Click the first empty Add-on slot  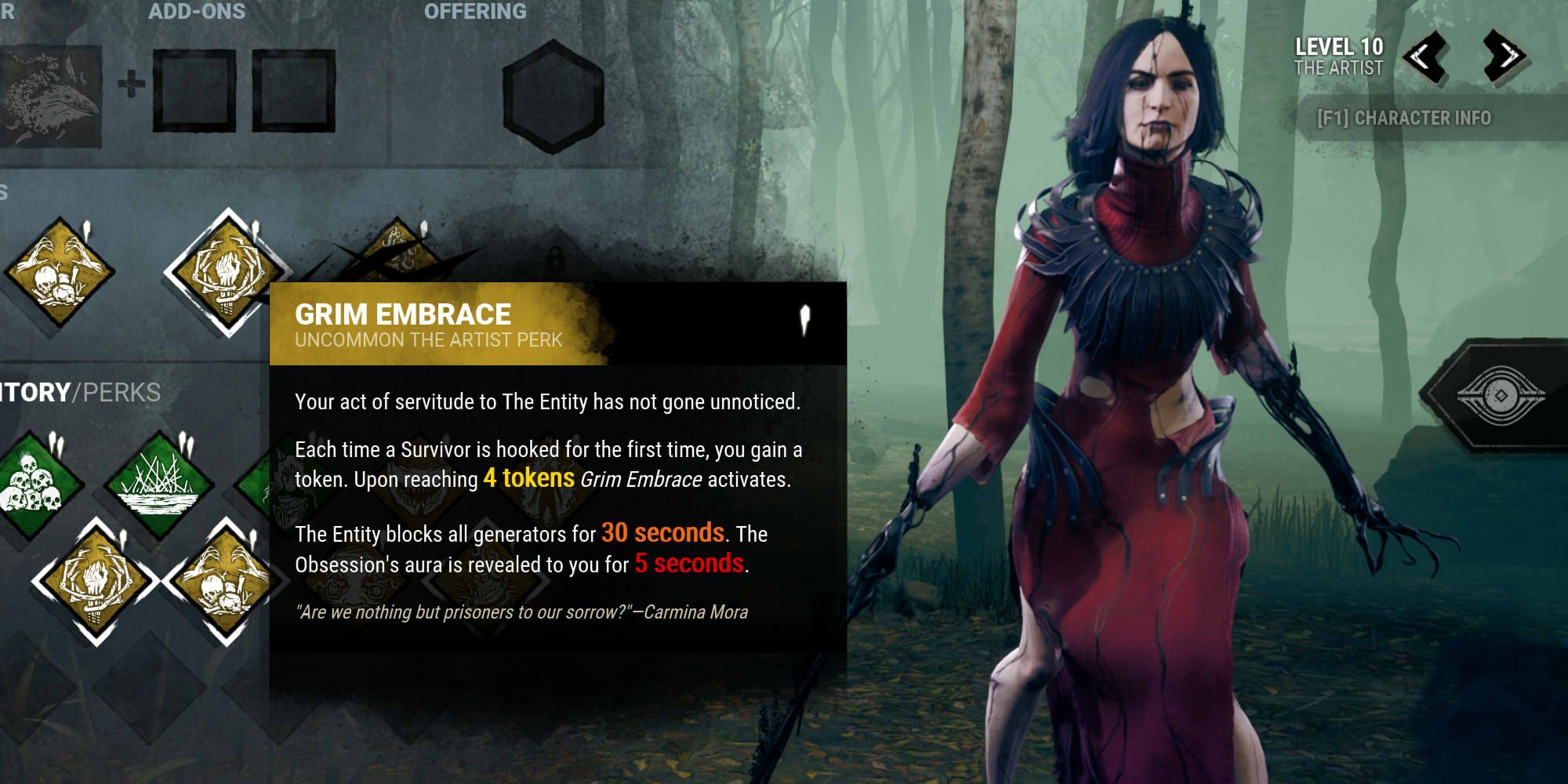coord(194,89)
